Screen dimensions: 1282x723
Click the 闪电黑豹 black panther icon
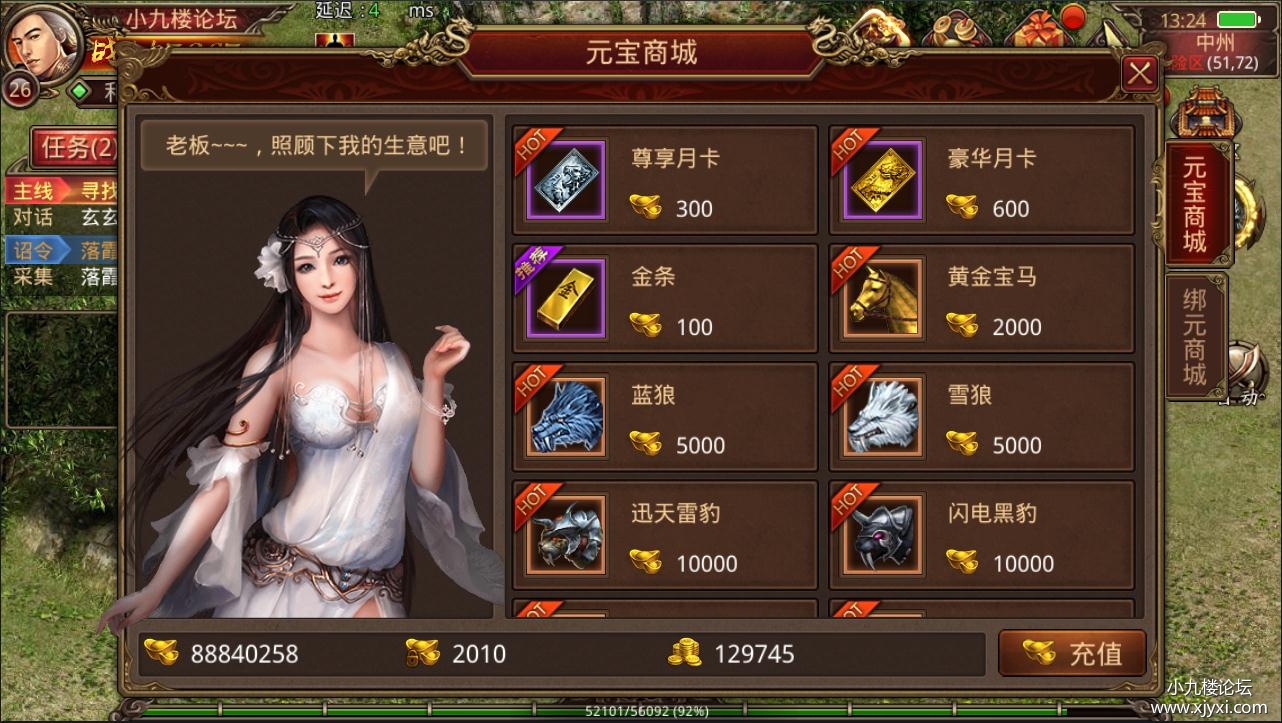tap(881, 533)
